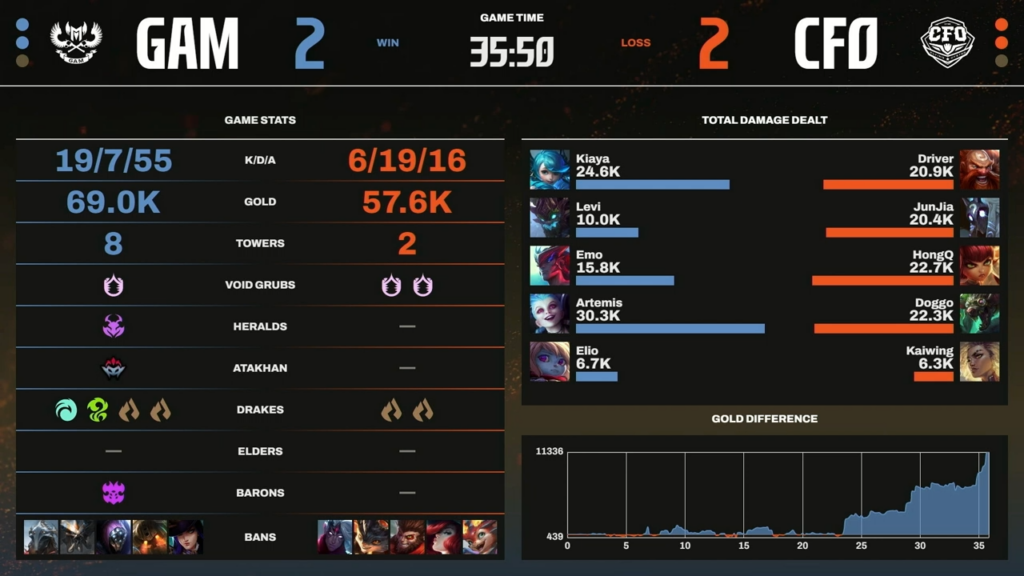This screenshot has width=1024, height=576.
Task: Choose Emo's champion portrait
Action: click(x=549, y=266)
